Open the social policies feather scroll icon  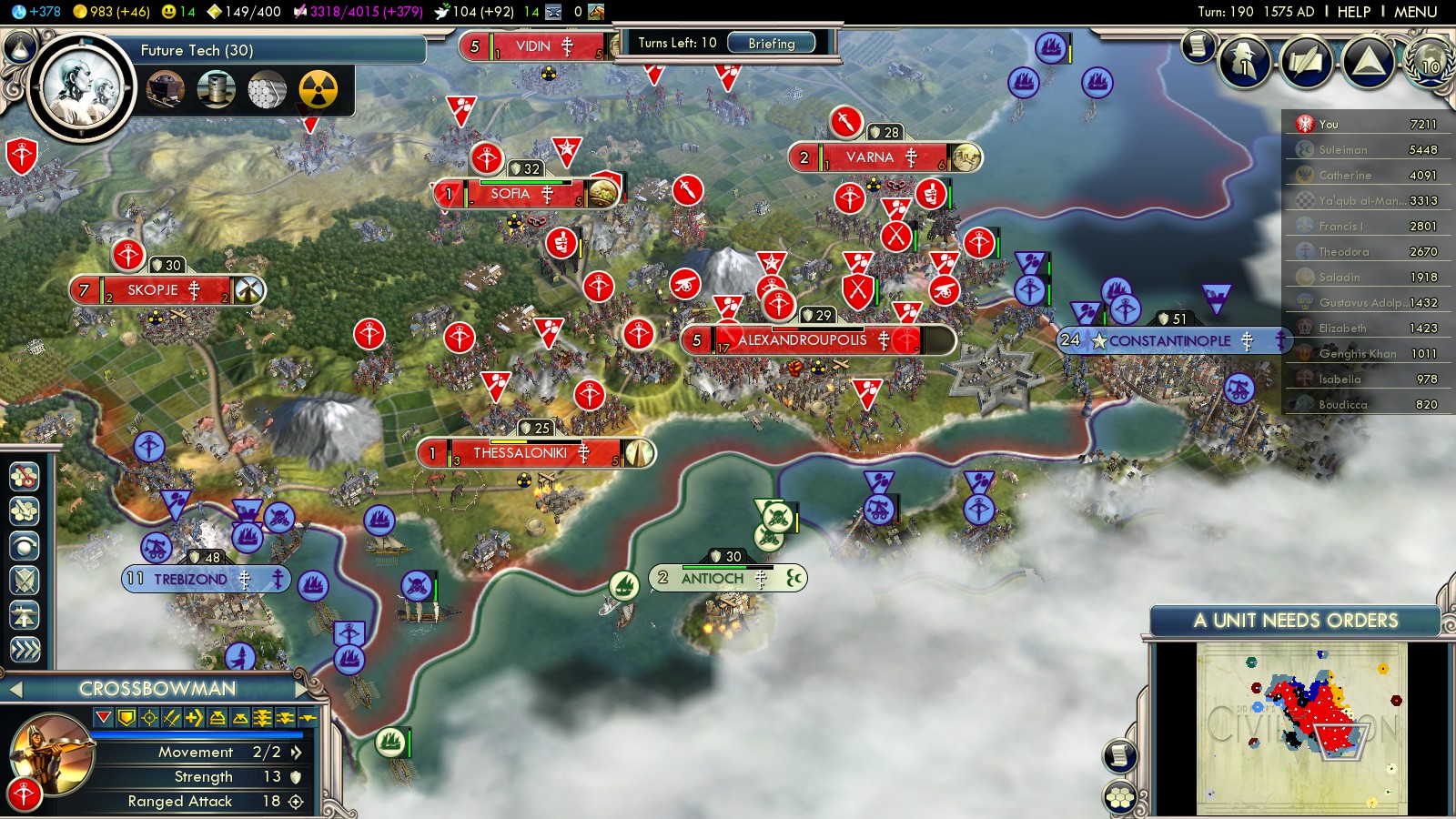(x=1306, y=62)
